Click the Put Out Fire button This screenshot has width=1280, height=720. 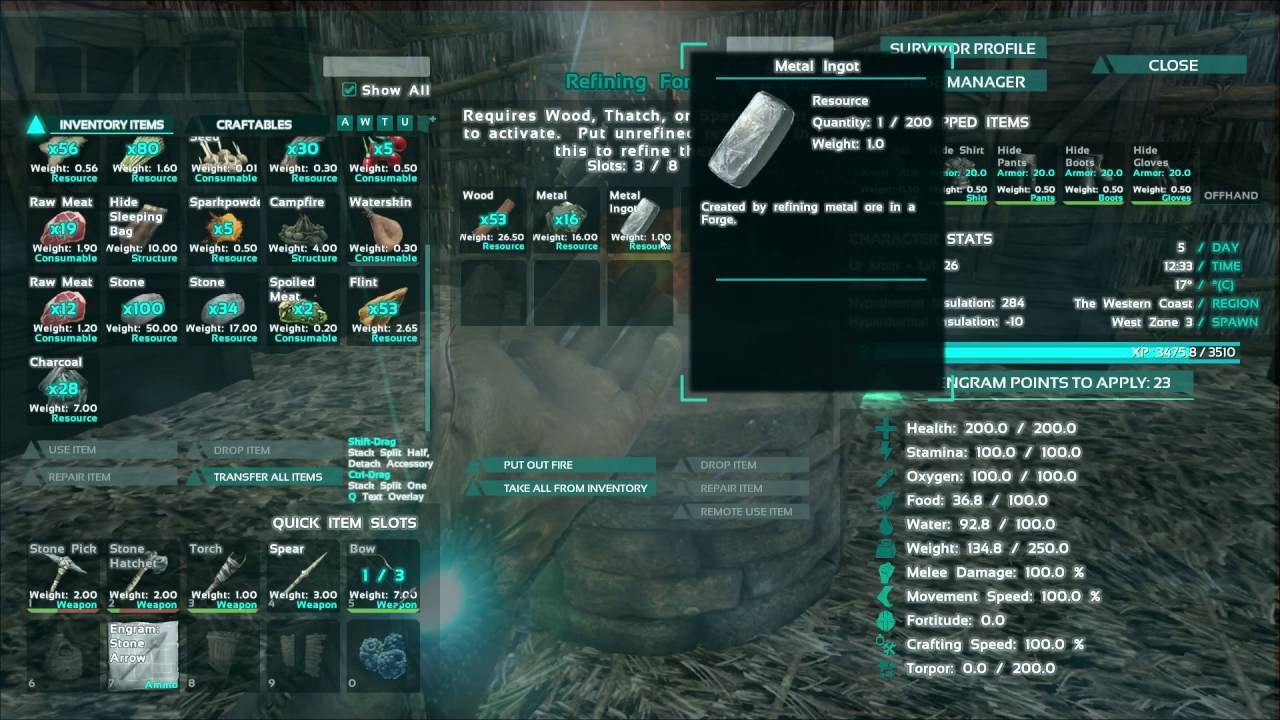[x=567, y=464]
